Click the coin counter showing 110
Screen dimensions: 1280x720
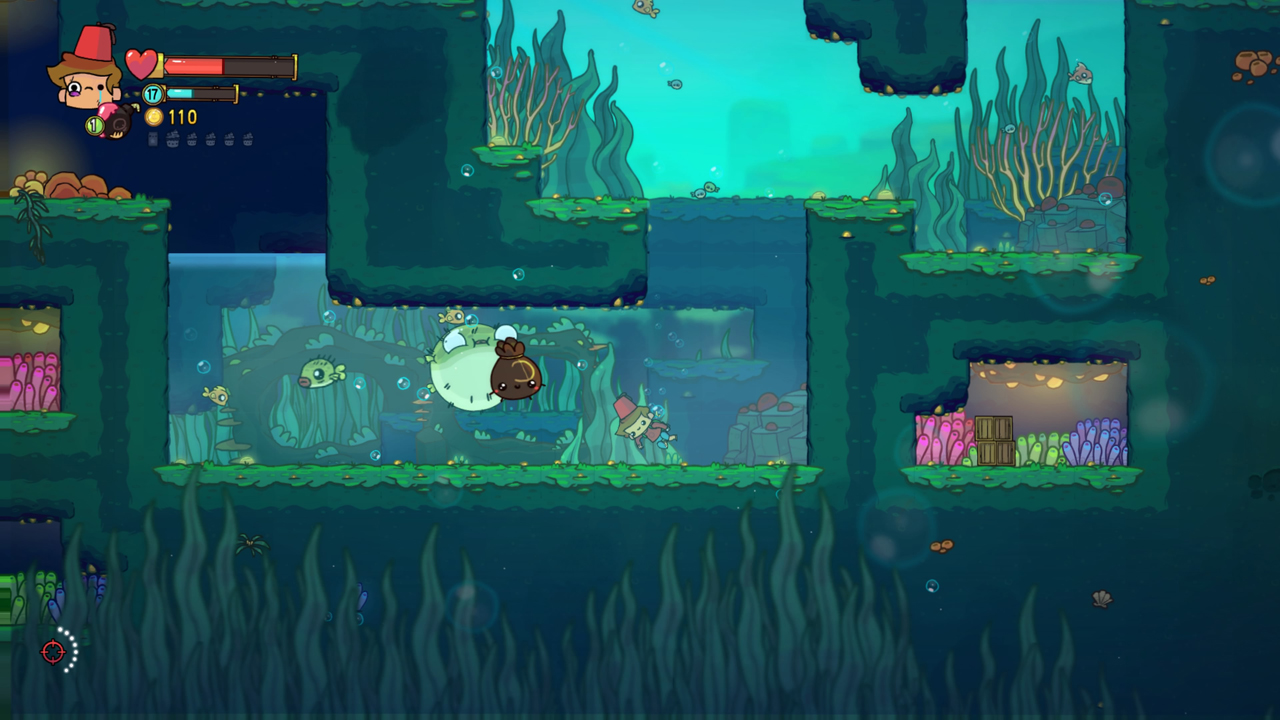coord(182,118)
